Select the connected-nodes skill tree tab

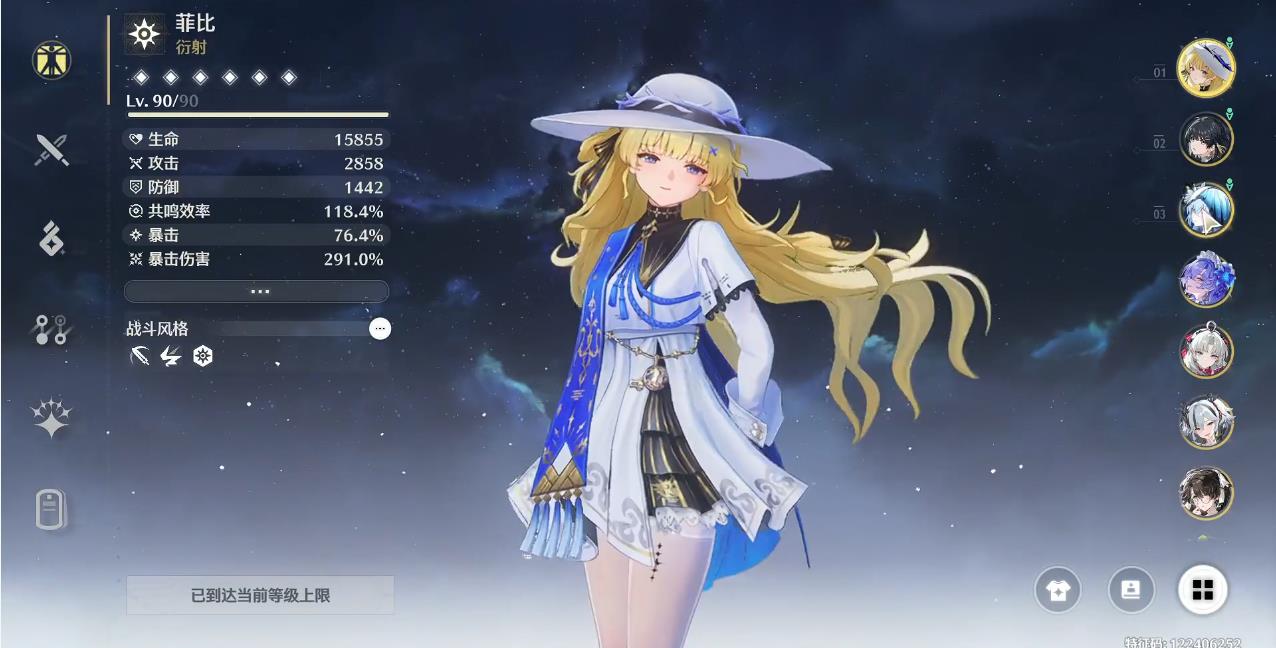pos(51,329)
